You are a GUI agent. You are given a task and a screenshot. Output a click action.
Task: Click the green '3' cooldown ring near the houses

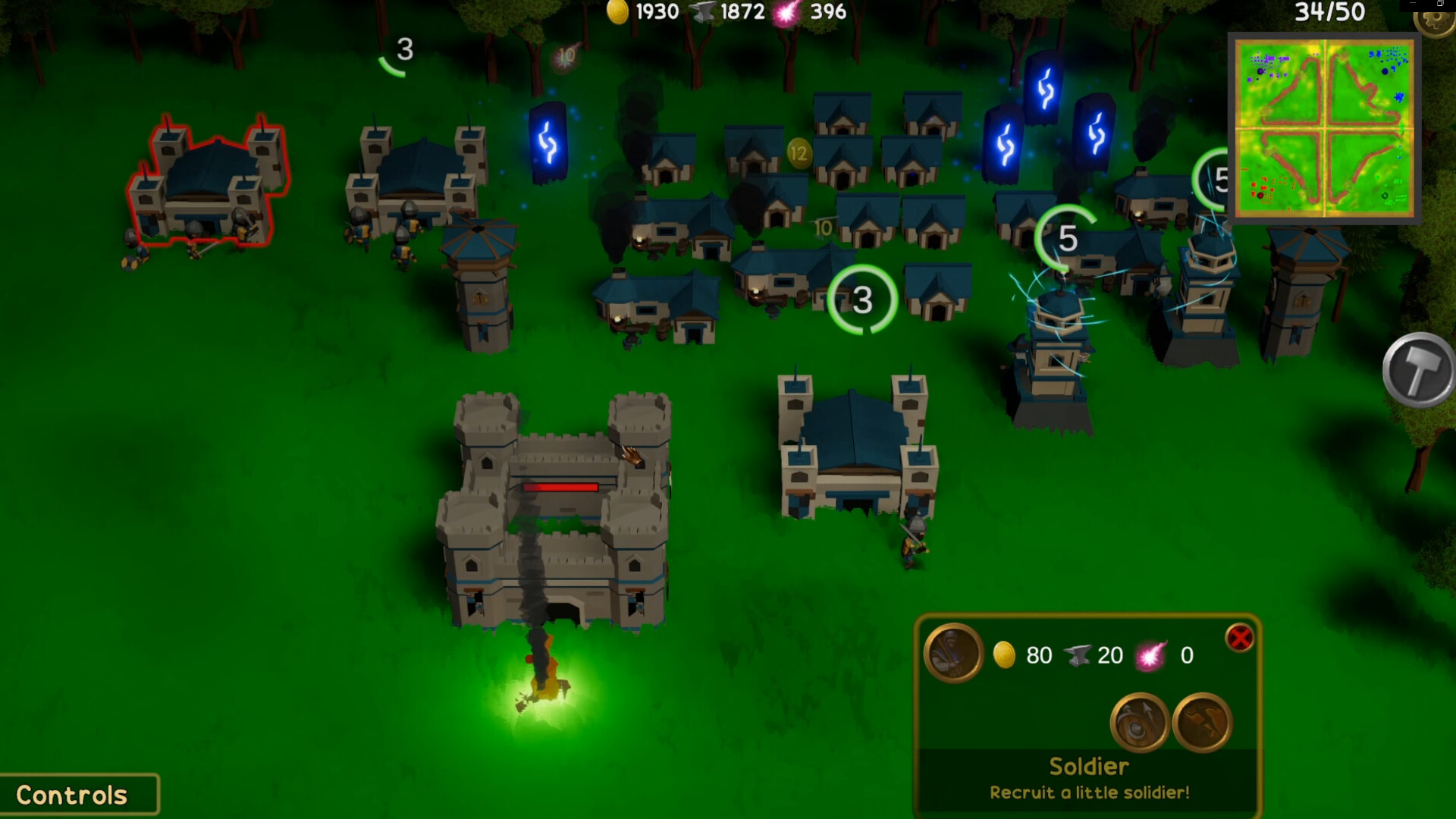pyautogui.click(x=862, y=299)
